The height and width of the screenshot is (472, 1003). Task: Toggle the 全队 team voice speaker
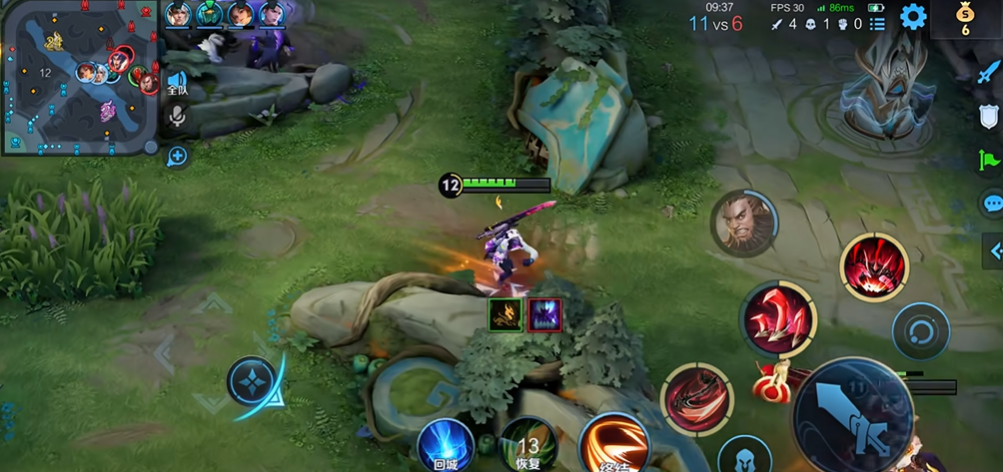coord(177,83)
